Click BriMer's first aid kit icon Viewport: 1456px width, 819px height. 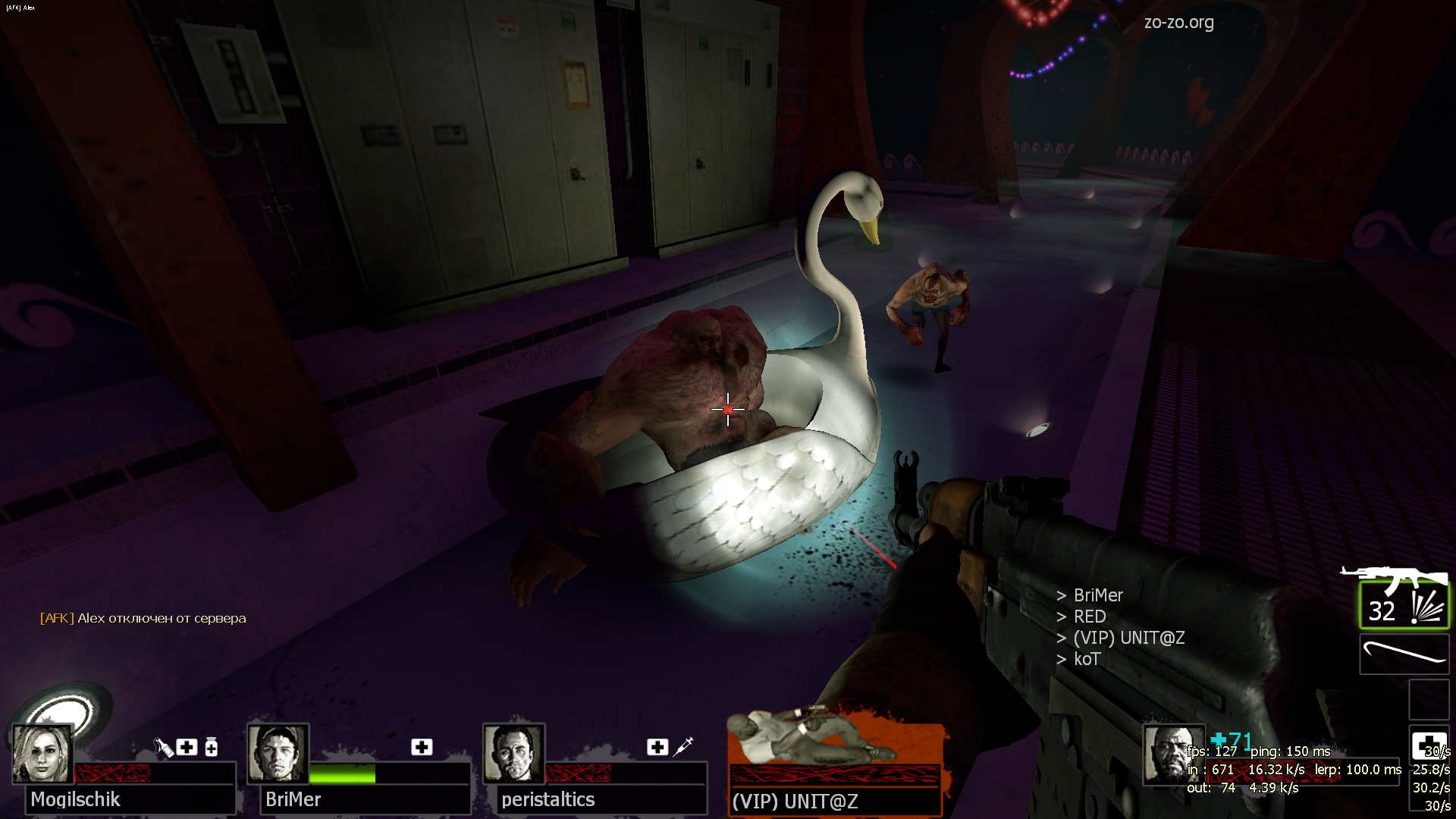click(422, 747)
